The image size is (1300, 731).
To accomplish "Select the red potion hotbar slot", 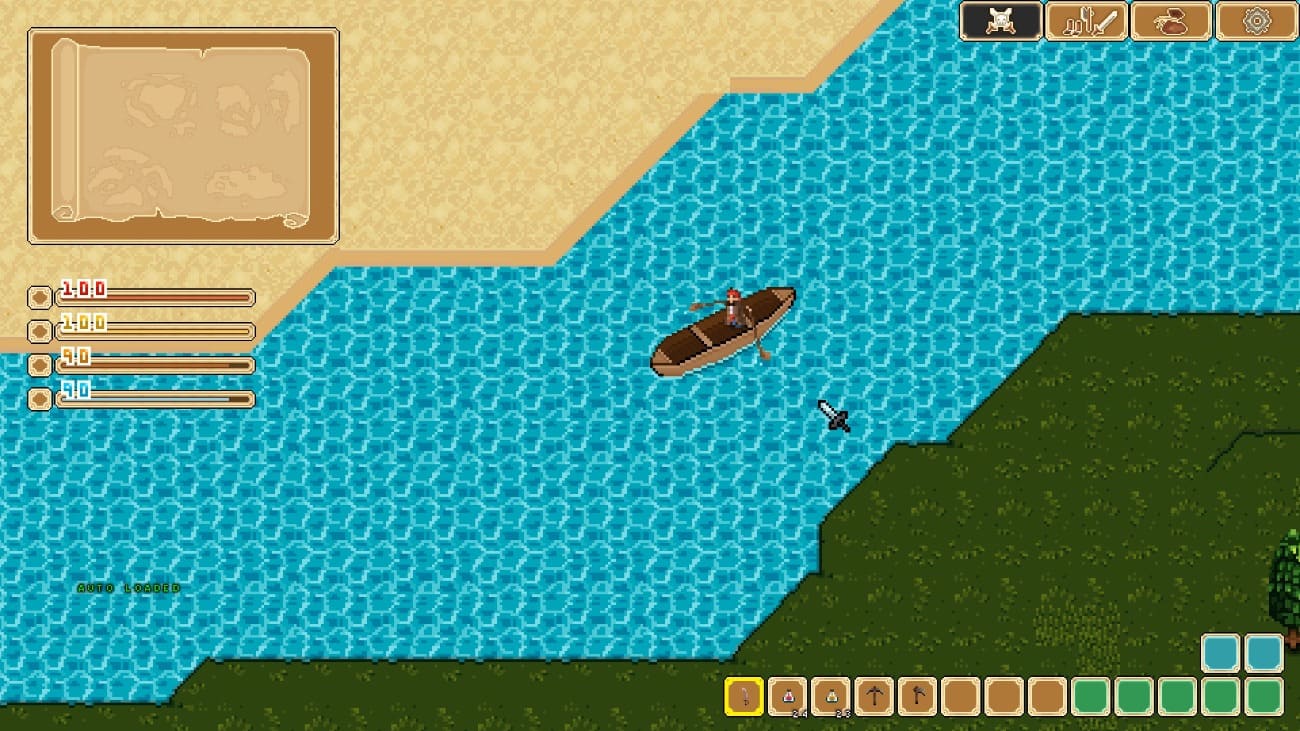I will 788,696.
